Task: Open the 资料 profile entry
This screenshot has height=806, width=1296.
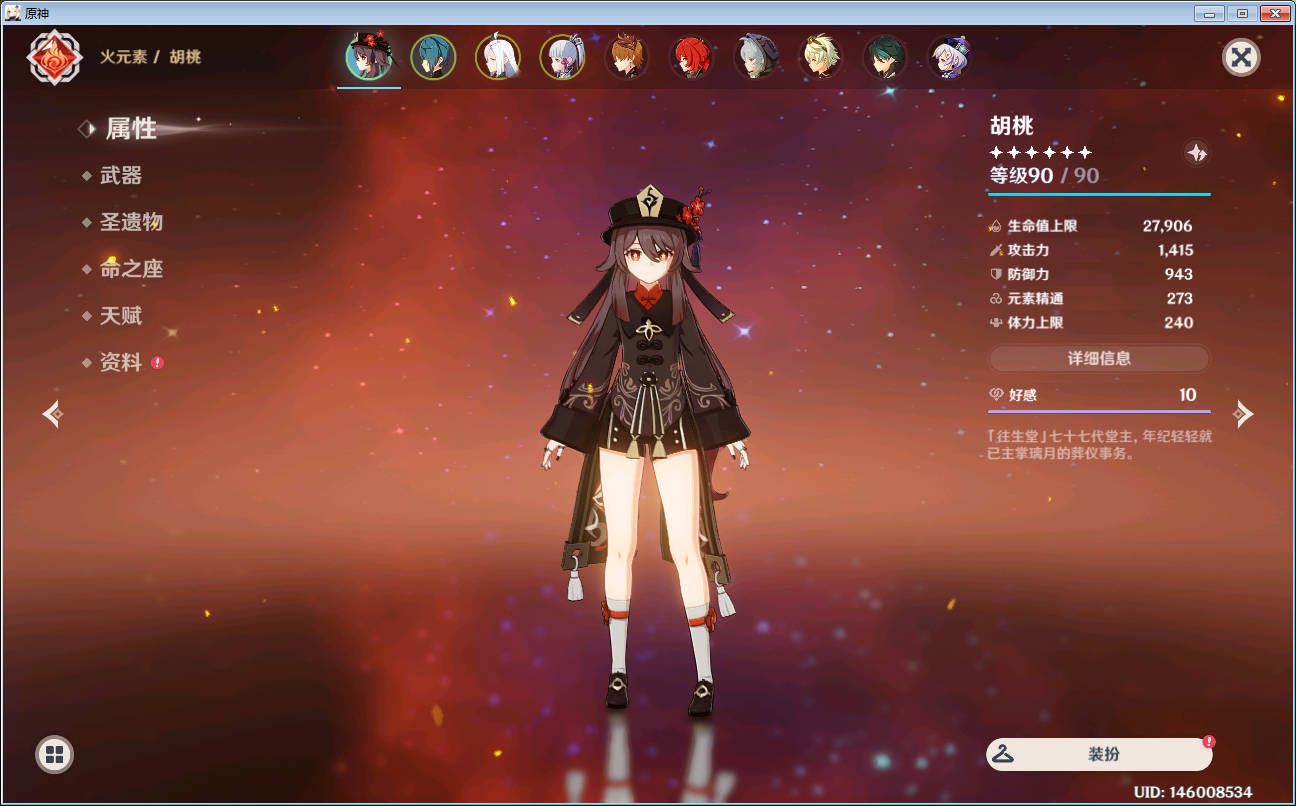Action: [121, 363]
